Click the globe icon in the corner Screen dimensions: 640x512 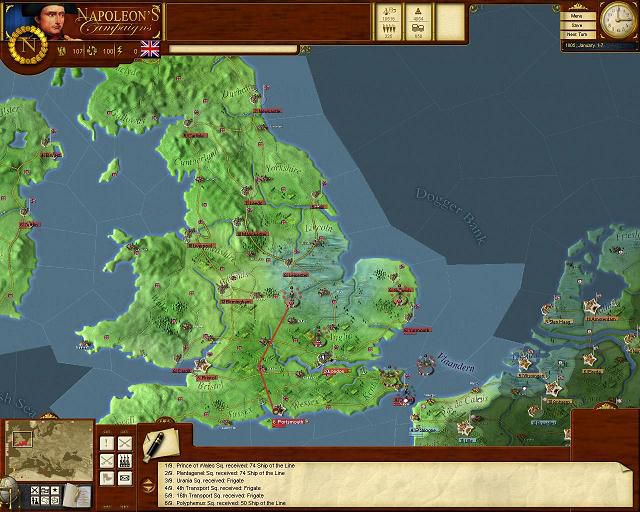pyautogui.click(x=8, y=492)
